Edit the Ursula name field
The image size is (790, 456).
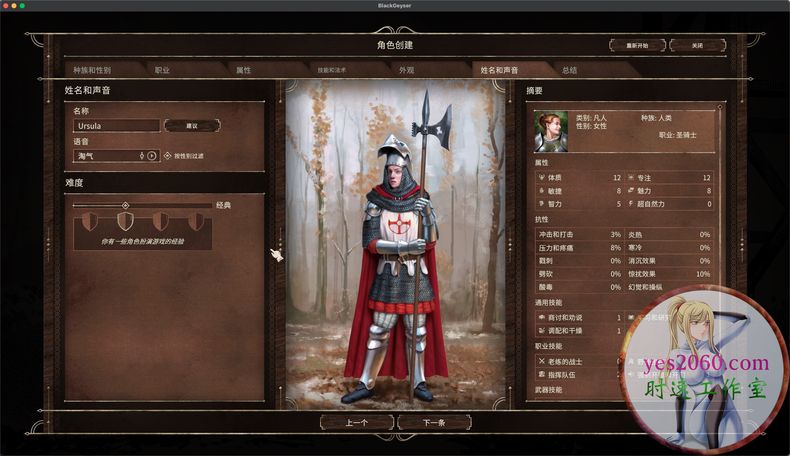click(x=116, y=126)
